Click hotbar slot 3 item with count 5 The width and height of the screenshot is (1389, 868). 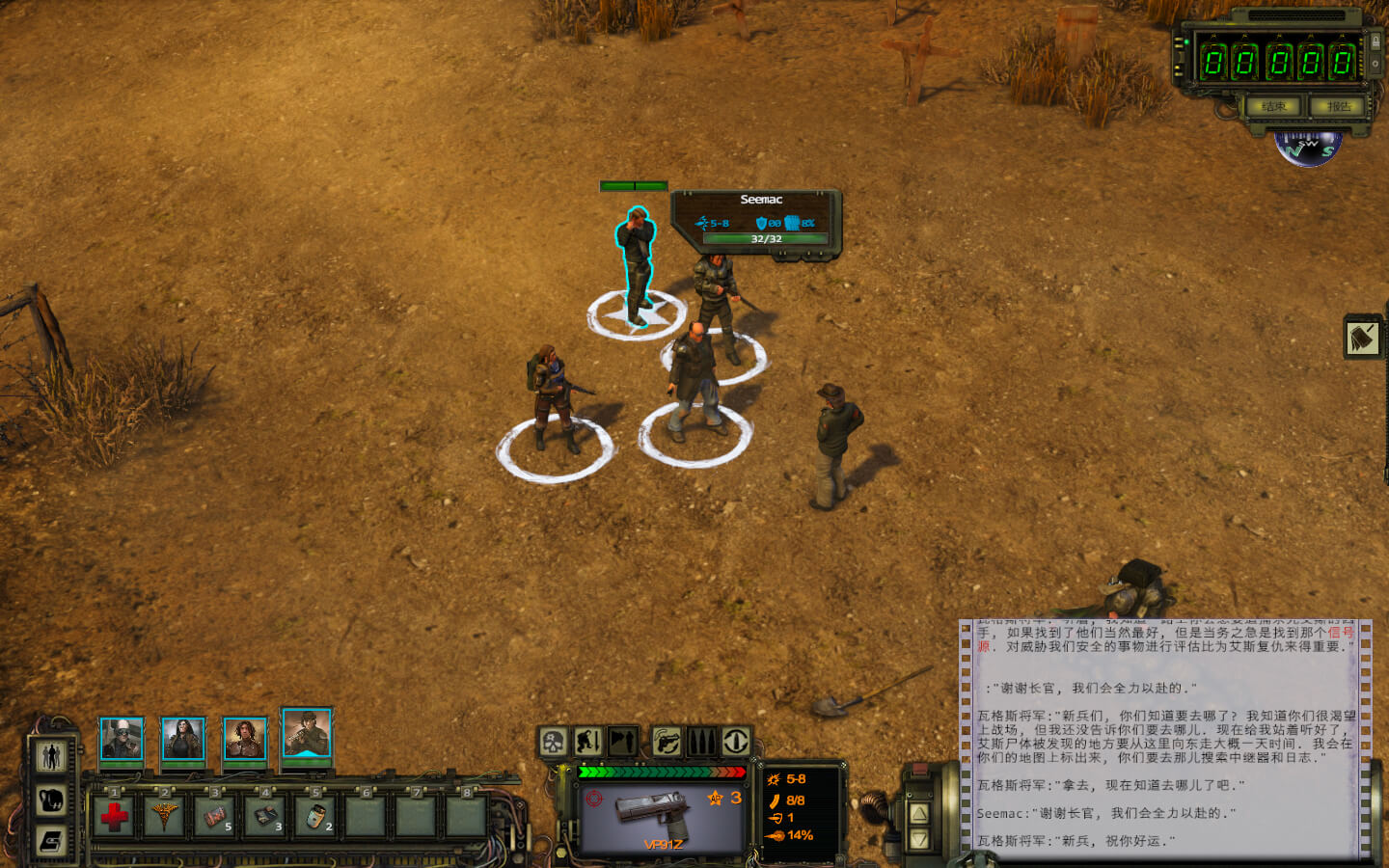point(215,817)
